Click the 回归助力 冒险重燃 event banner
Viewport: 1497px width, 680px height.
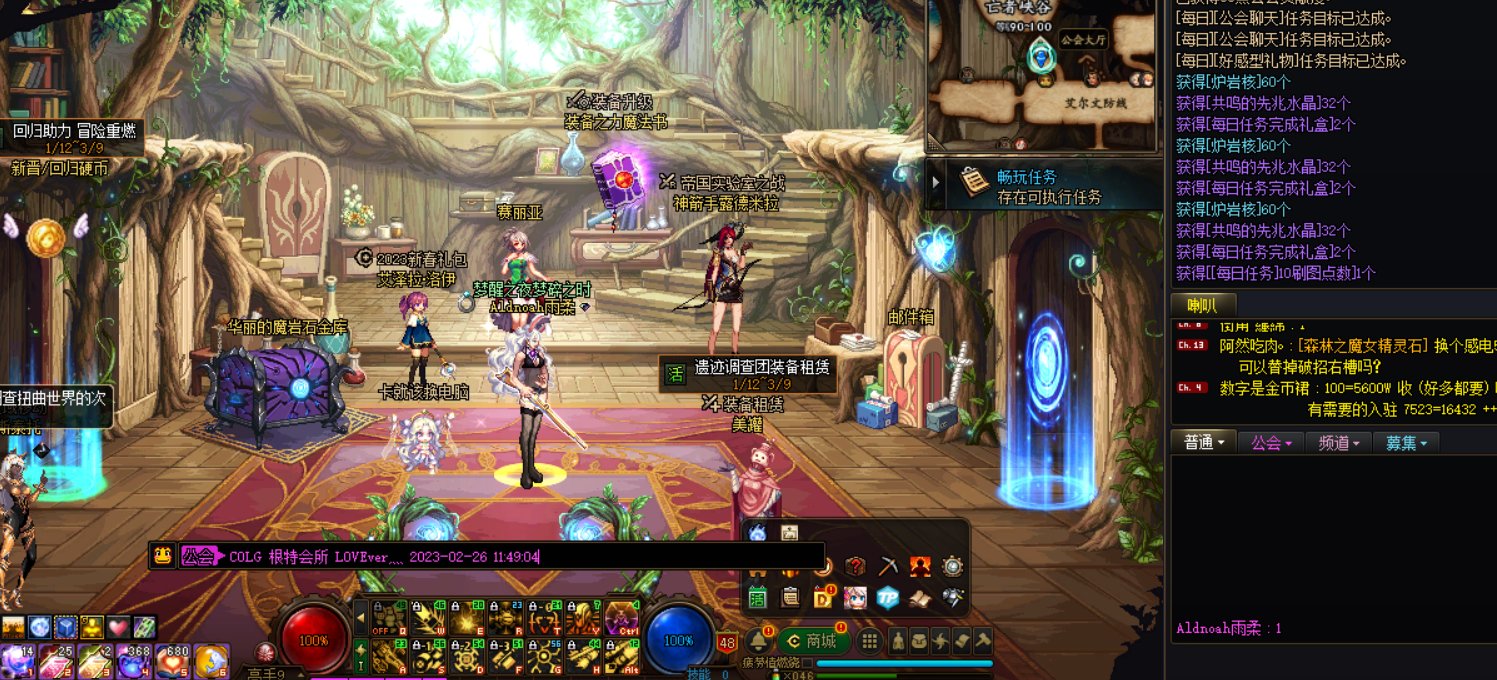(x=70, y=131)
